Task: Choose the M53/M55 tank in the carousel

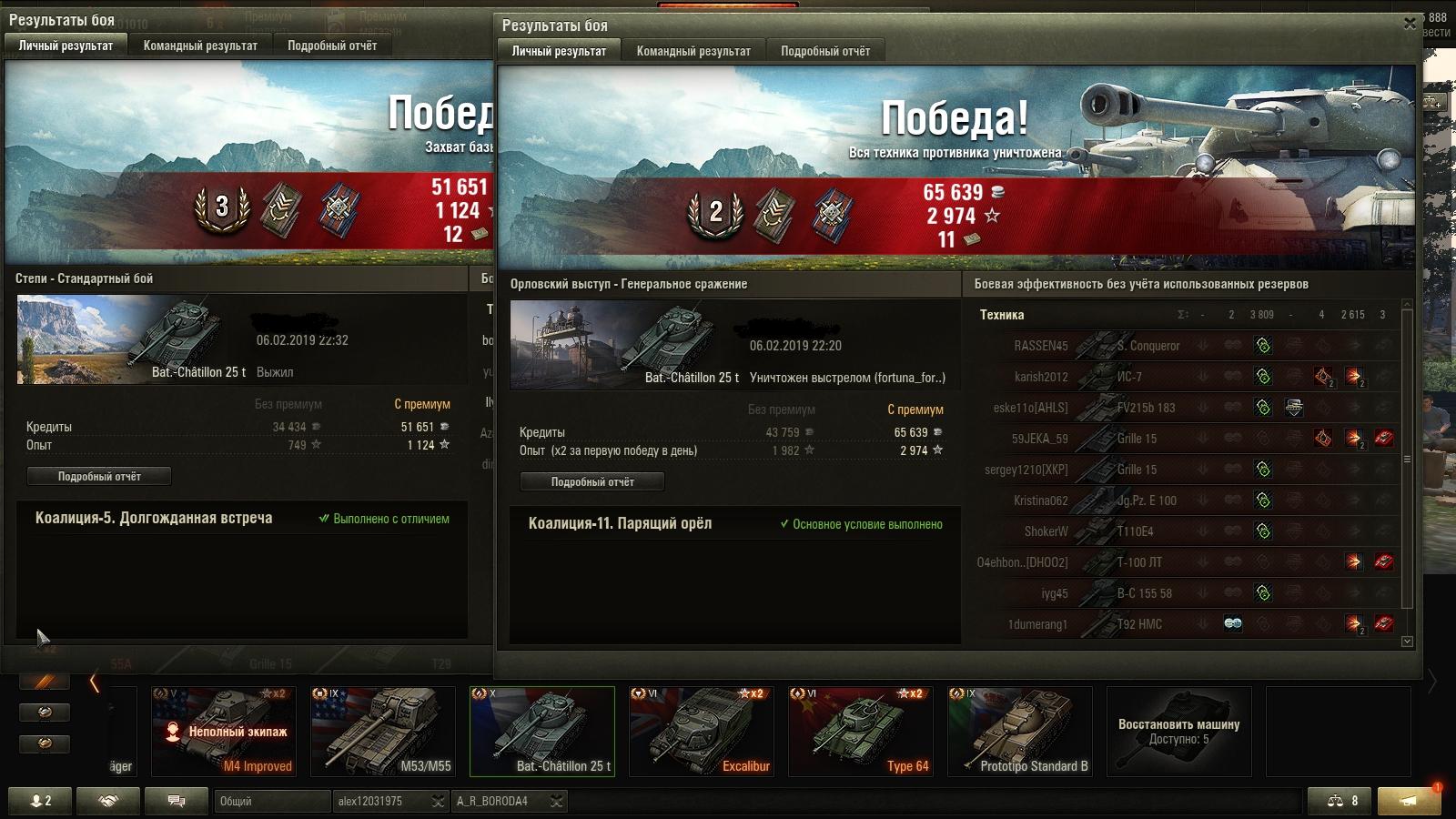Action: point(382,731)
